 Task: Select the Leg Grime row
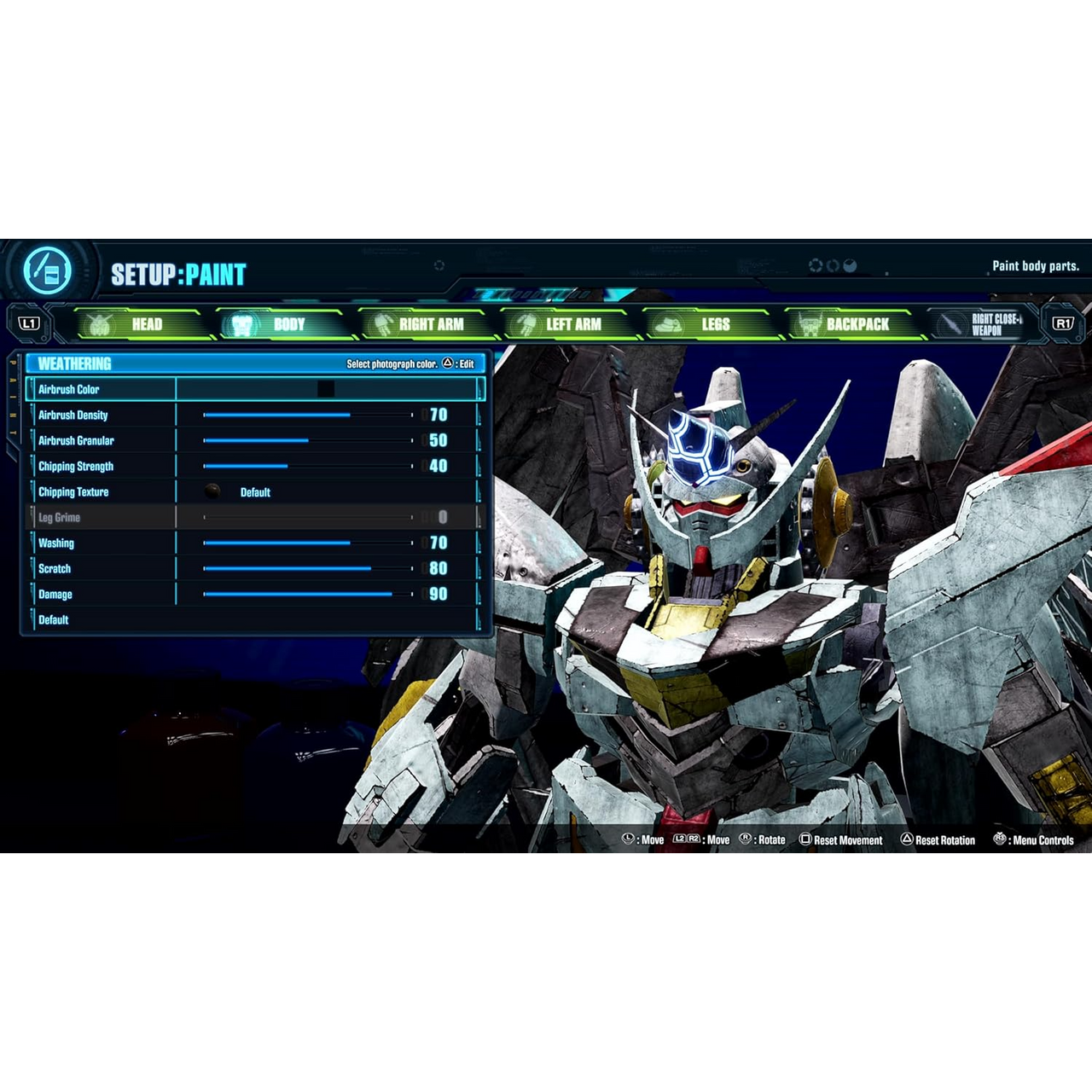point(59,517)
